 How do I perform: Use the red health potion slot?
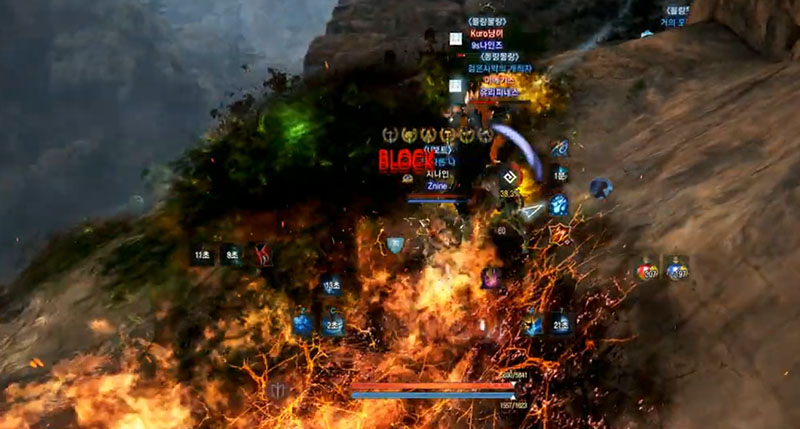(x=648, y=270)
